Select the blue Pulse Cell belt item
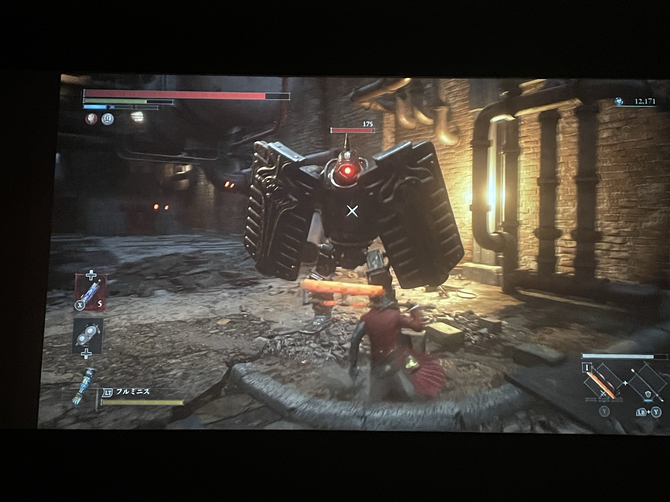 (90, 294)
